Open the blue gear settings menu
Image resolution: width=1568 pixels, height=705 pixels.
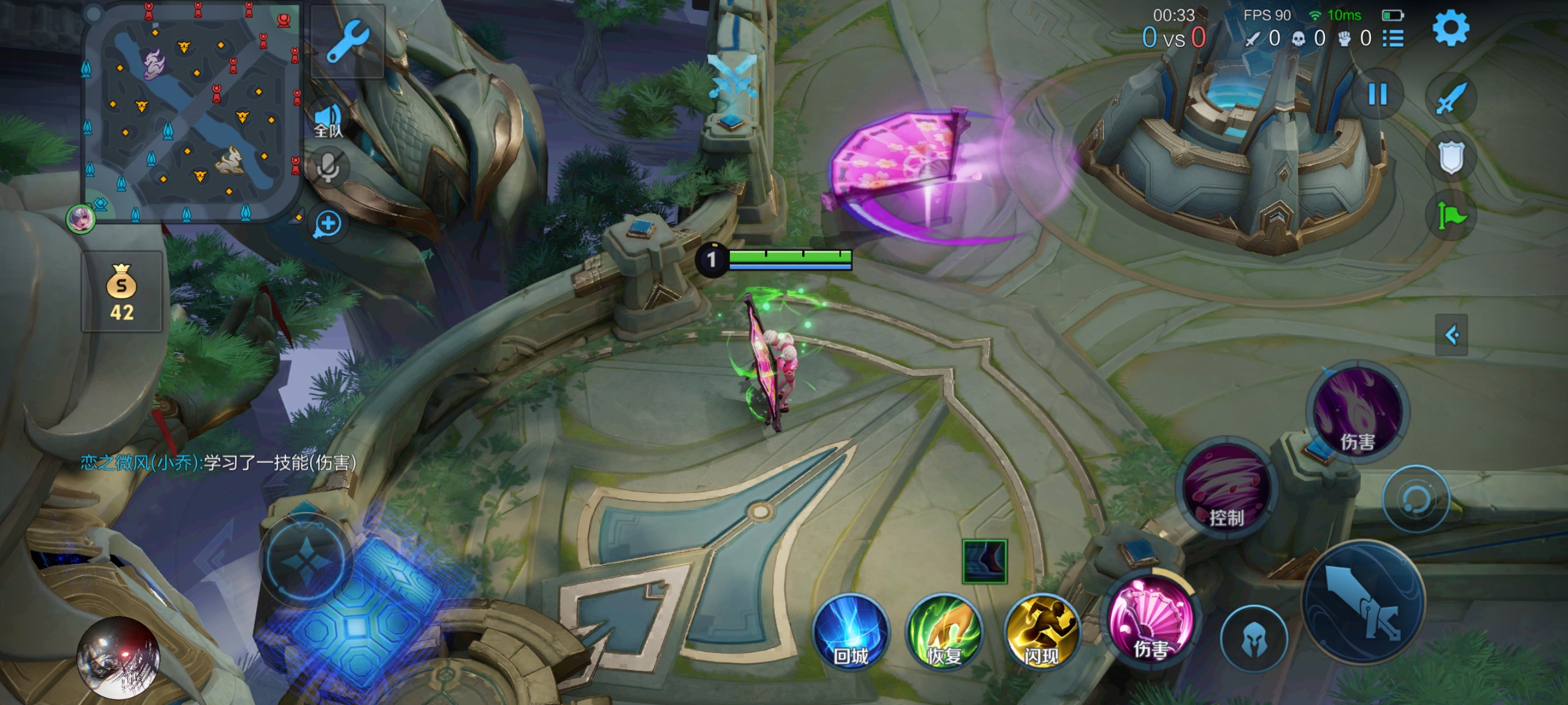[x=1450, y=29]
